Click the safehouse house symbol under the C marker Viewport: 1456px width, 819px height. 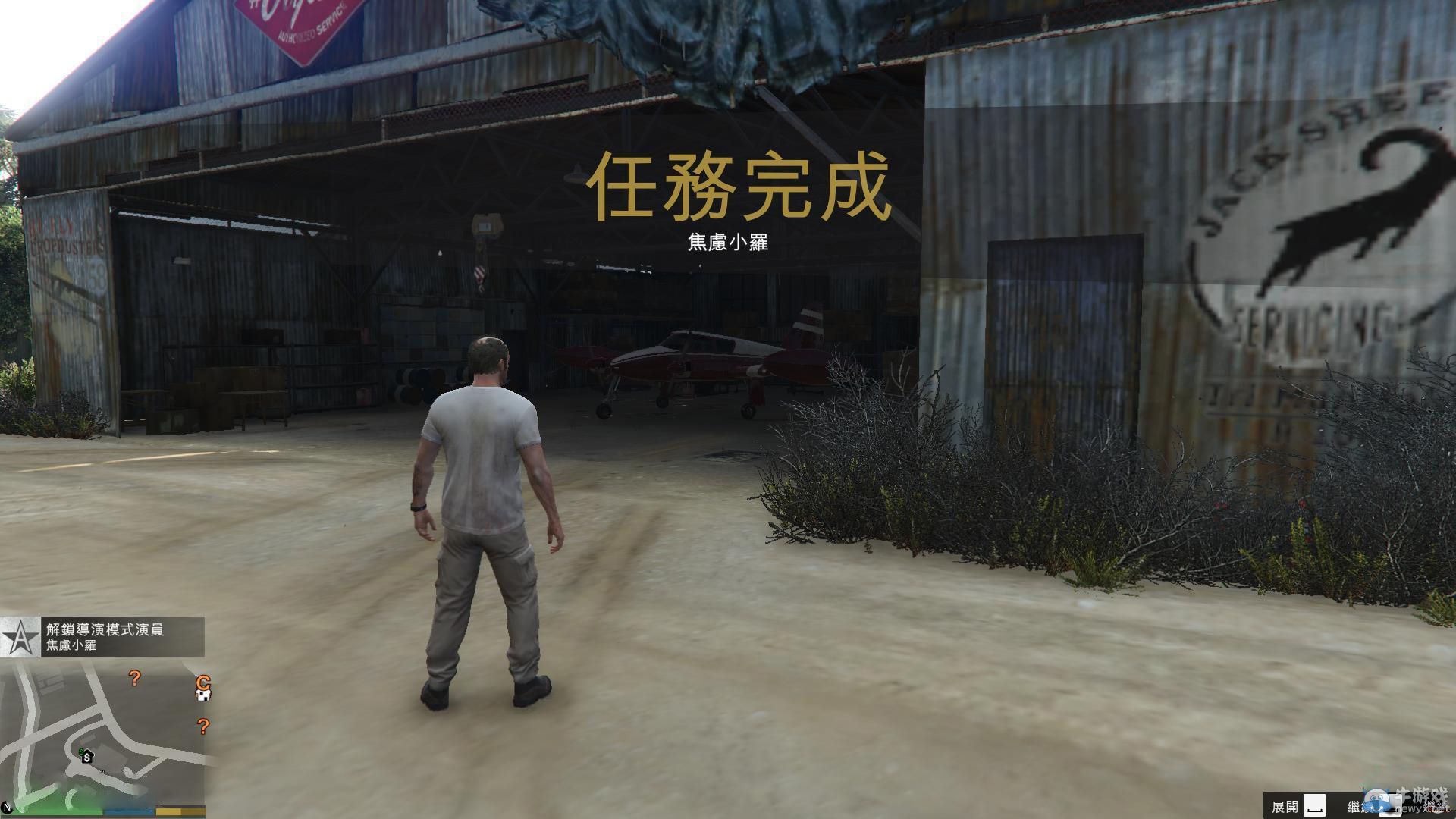coord(203,696)
